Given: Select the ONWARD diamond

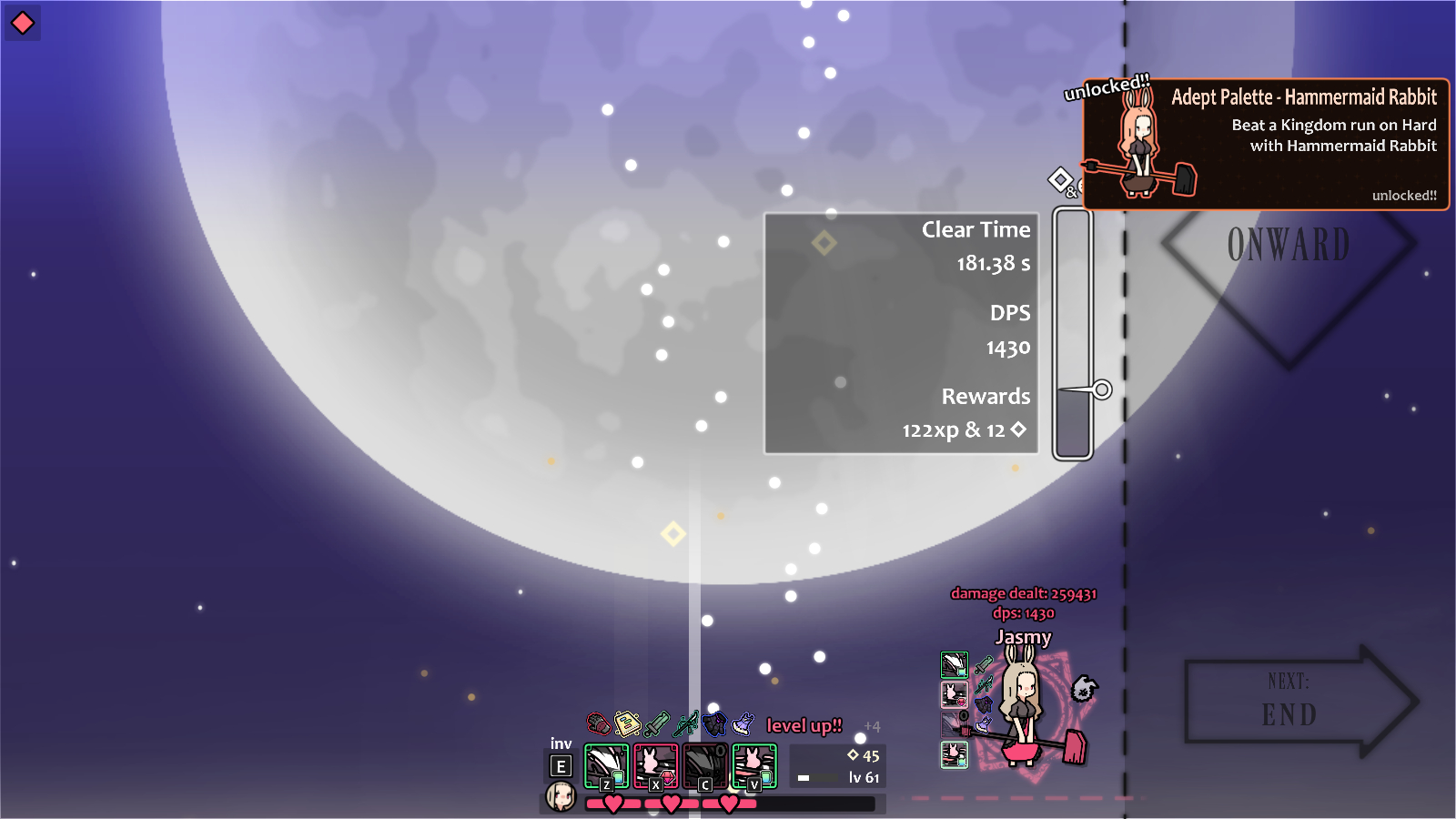Looking at the screenshot, I should [x=1289, y=244].
